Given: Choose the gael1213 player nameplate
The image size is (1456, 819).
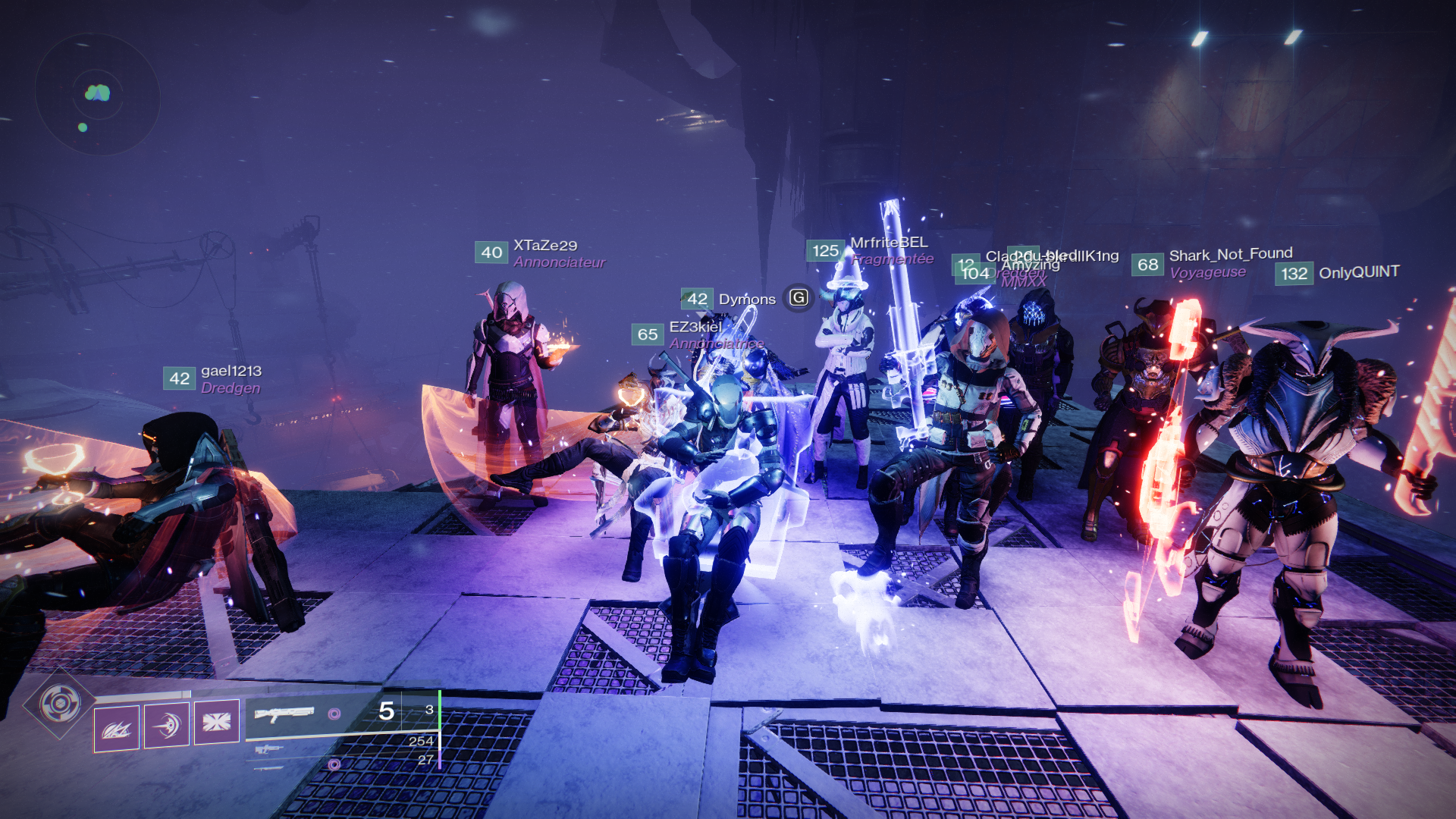Looking at the screenshot, I should pos(231,371).
